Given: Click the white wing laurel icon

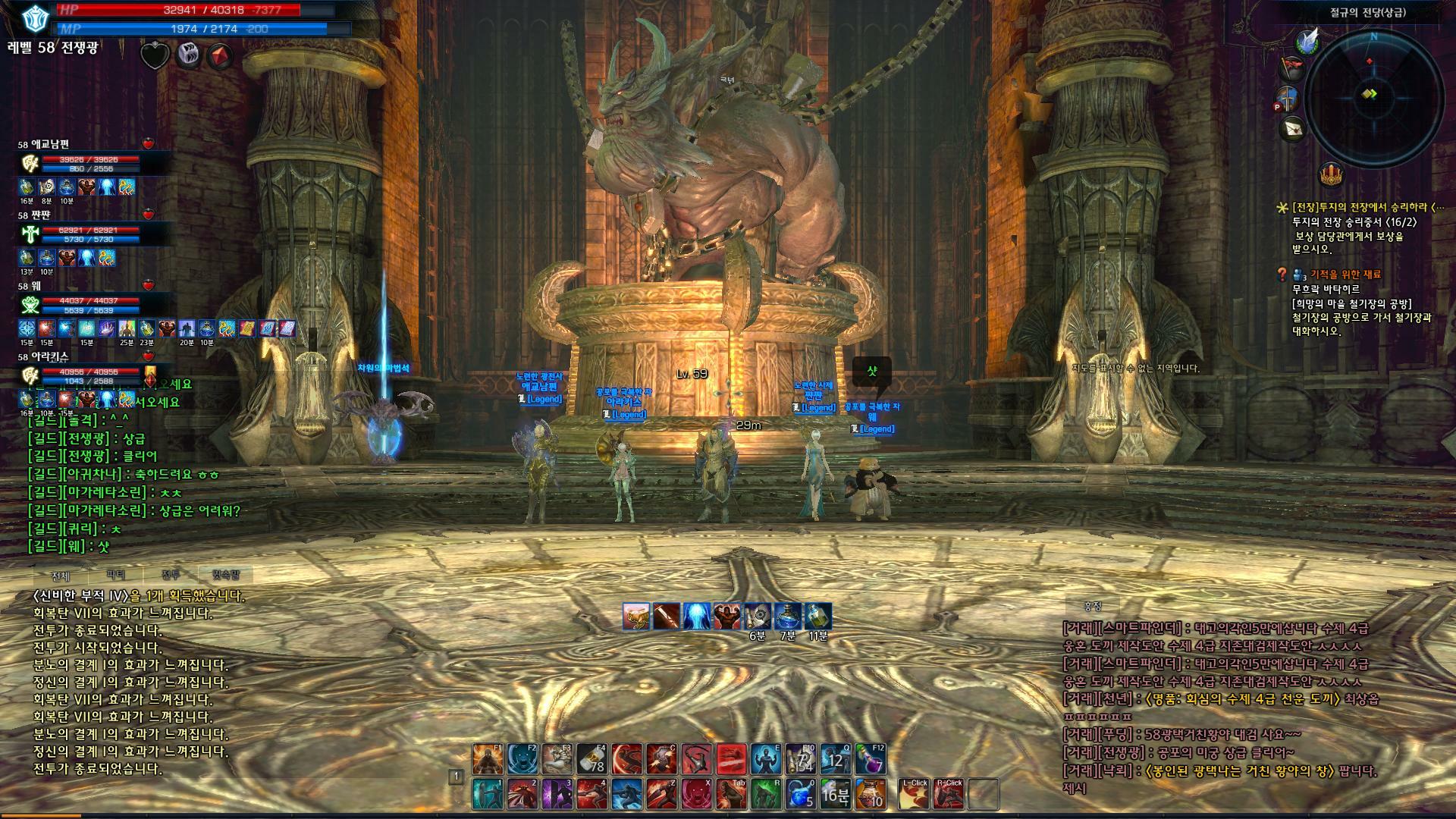Looking at the screenshot, I should point(1307,41).
